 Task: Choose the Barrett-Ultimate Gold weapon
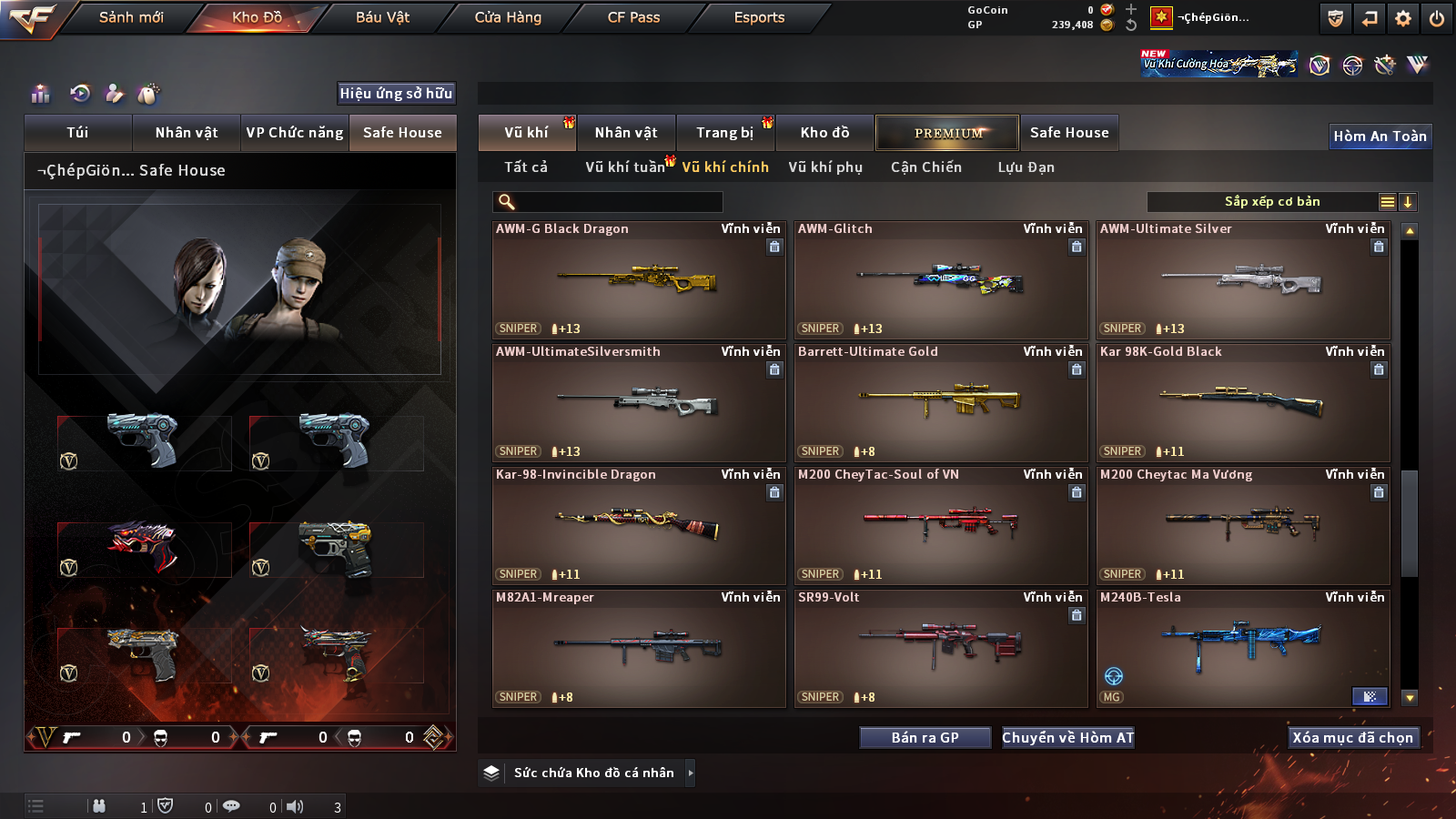point(940,403)
